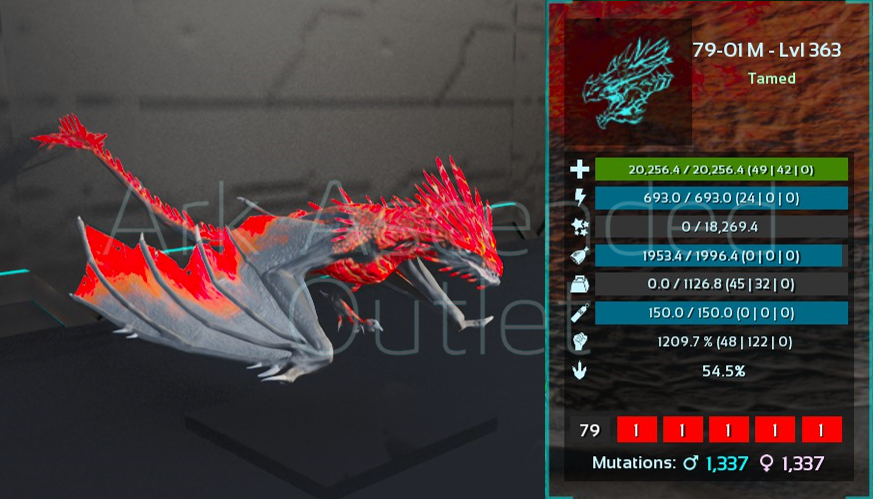Screen dimensions: 873x499
Task: Click the color box labeled 79
Action: click(590, 430)
